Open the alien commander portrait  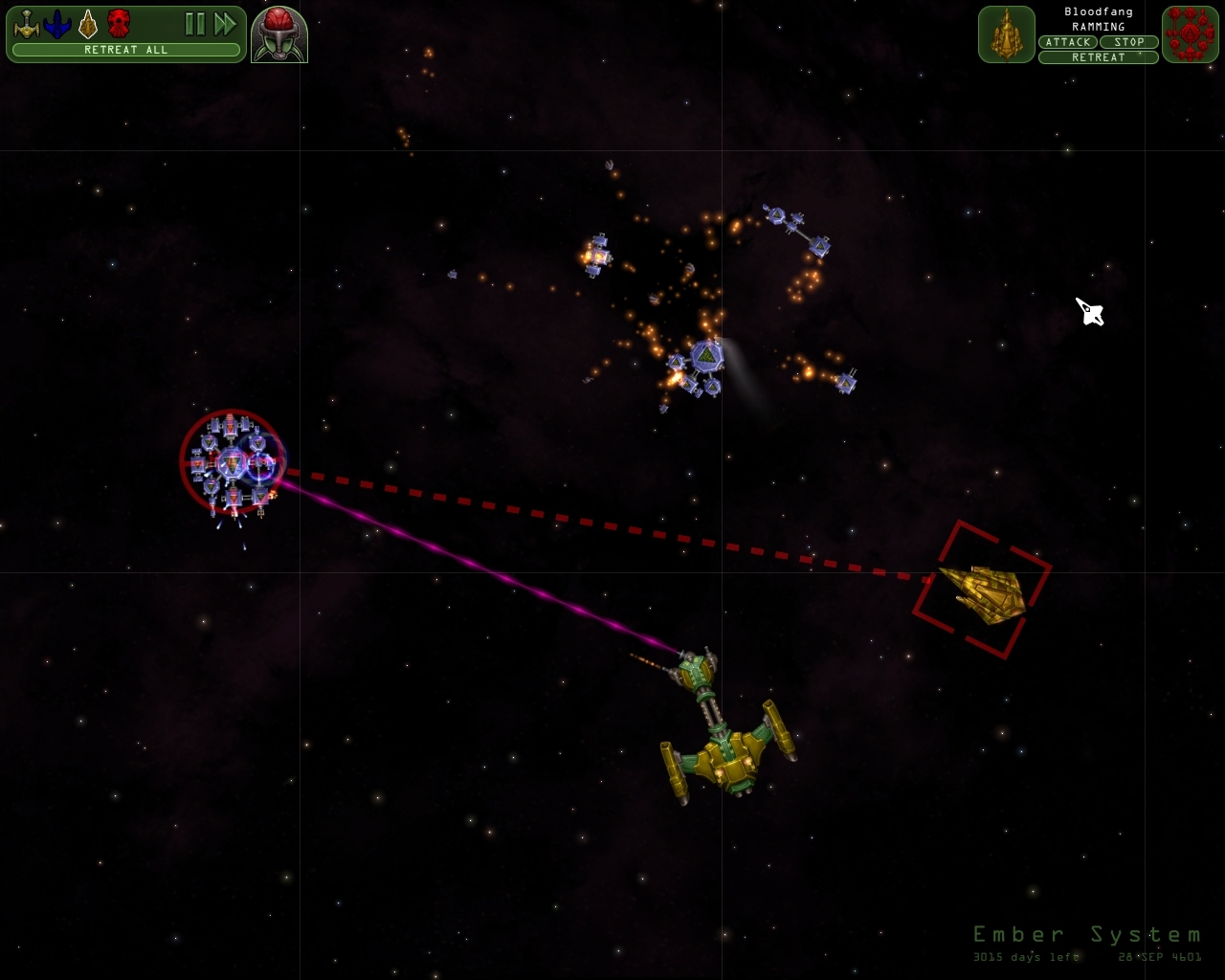[x=278, y=32]
